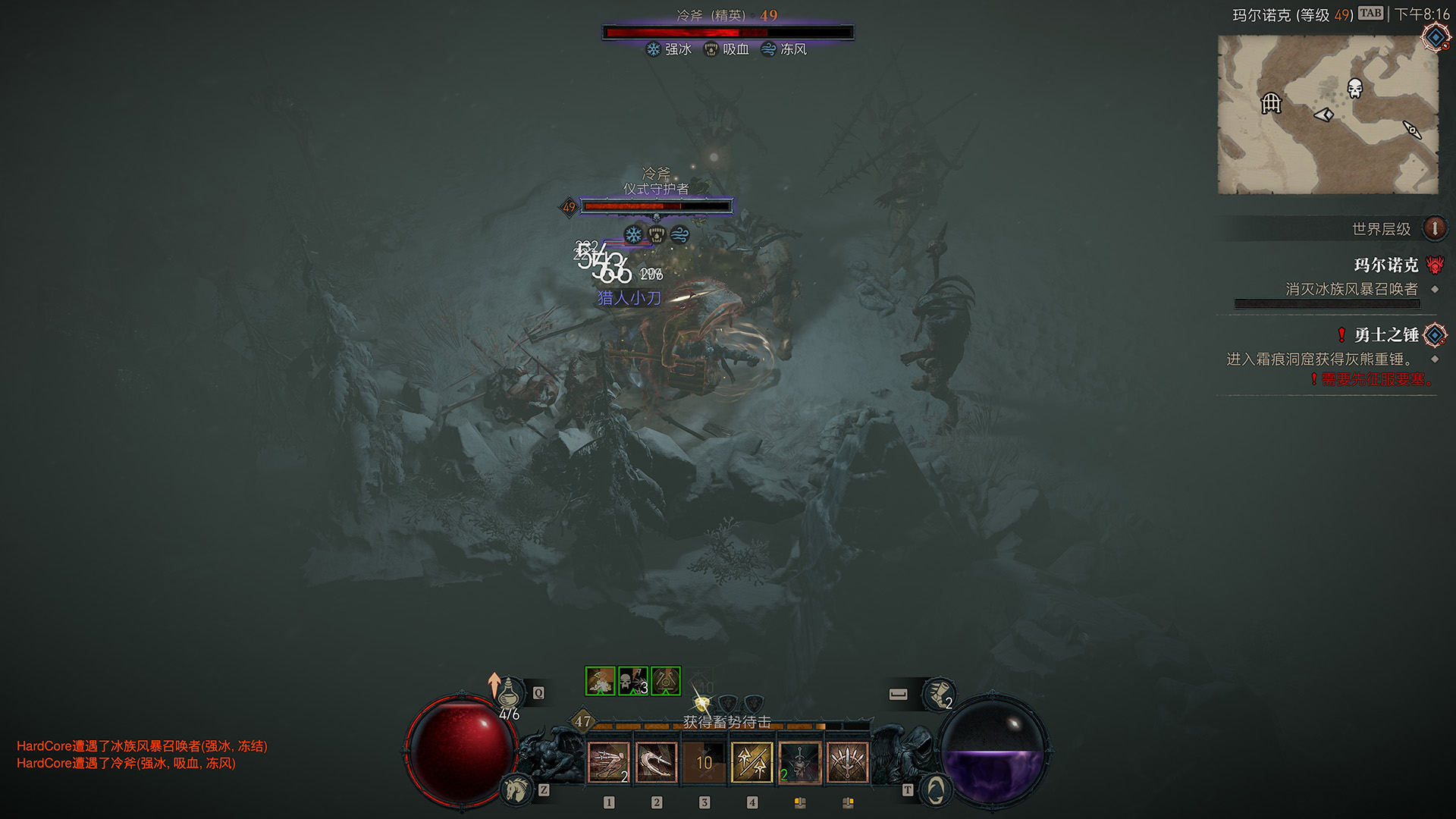The height and width of the screenshot is (819, 1456).
Task: Summon the mount with the horse icon
Action: (x=517, y=789)
